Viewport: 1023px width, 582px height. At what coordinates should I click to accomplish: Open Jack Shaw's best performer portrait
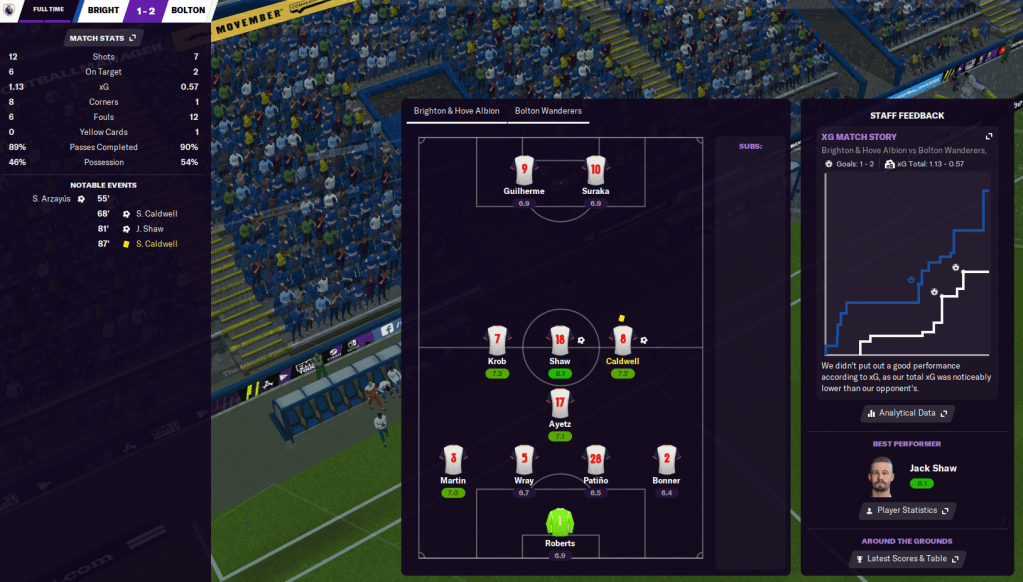point(881,474)
